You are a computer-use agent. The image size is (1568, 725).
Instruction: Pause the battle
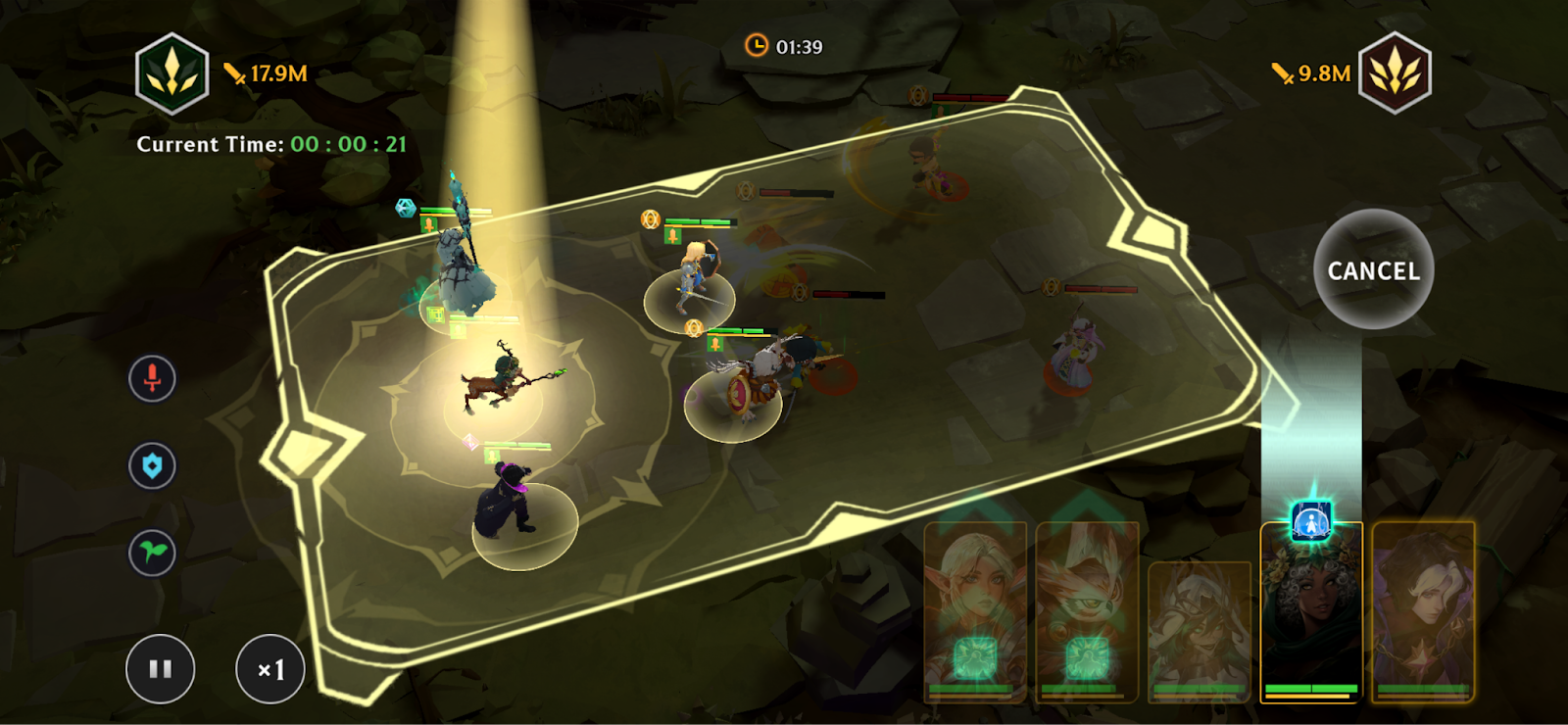point(161,669)
